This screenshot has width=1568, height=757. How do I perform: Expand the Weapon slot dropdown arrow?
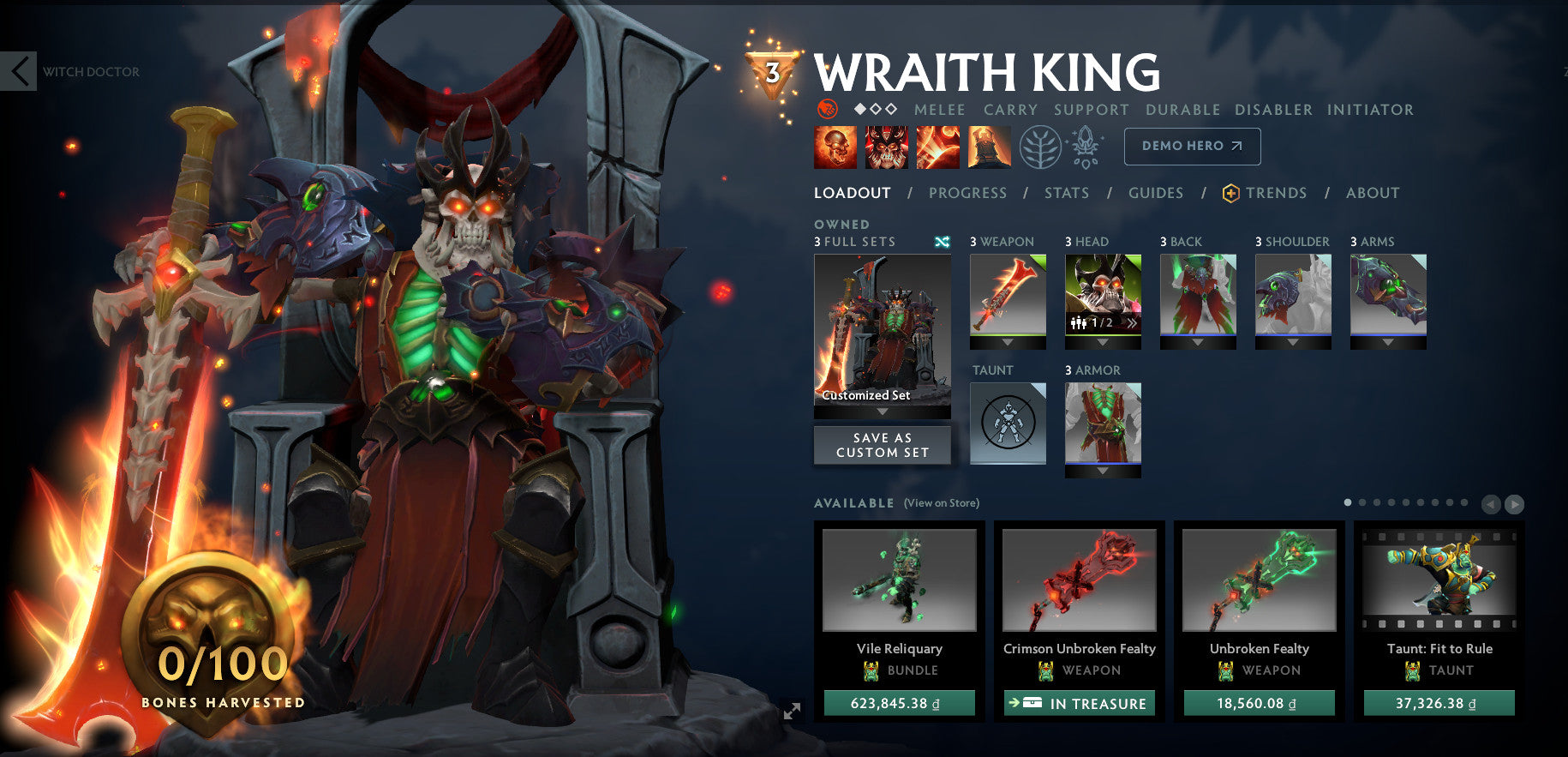(x=1008, y=341)
